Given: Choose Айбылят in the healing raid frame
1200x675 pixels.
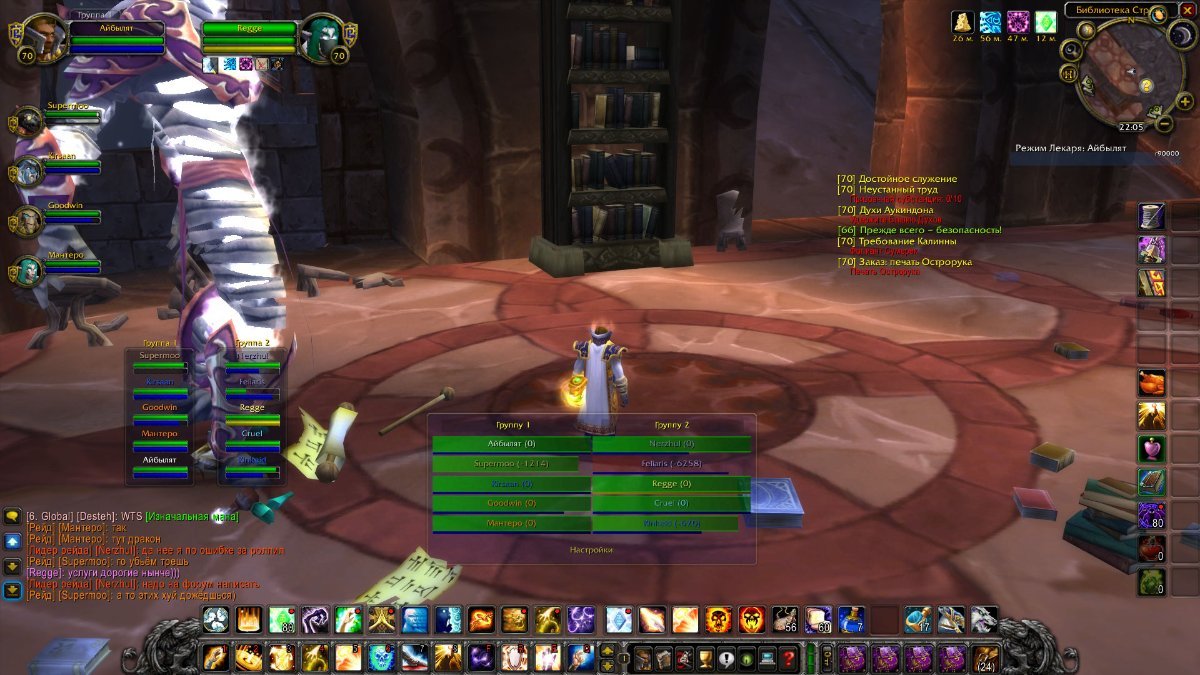Looking at the screenshot, I should 511,443.
